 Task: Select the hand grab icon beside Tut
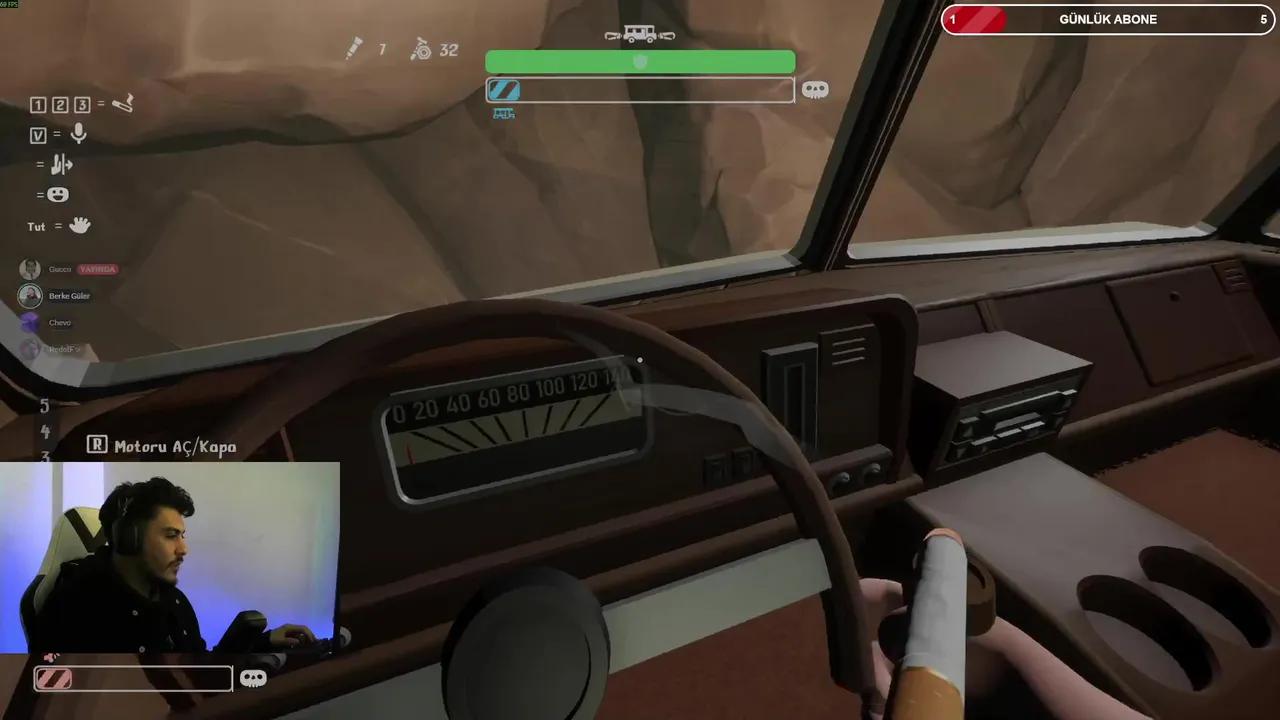(77, 226)
